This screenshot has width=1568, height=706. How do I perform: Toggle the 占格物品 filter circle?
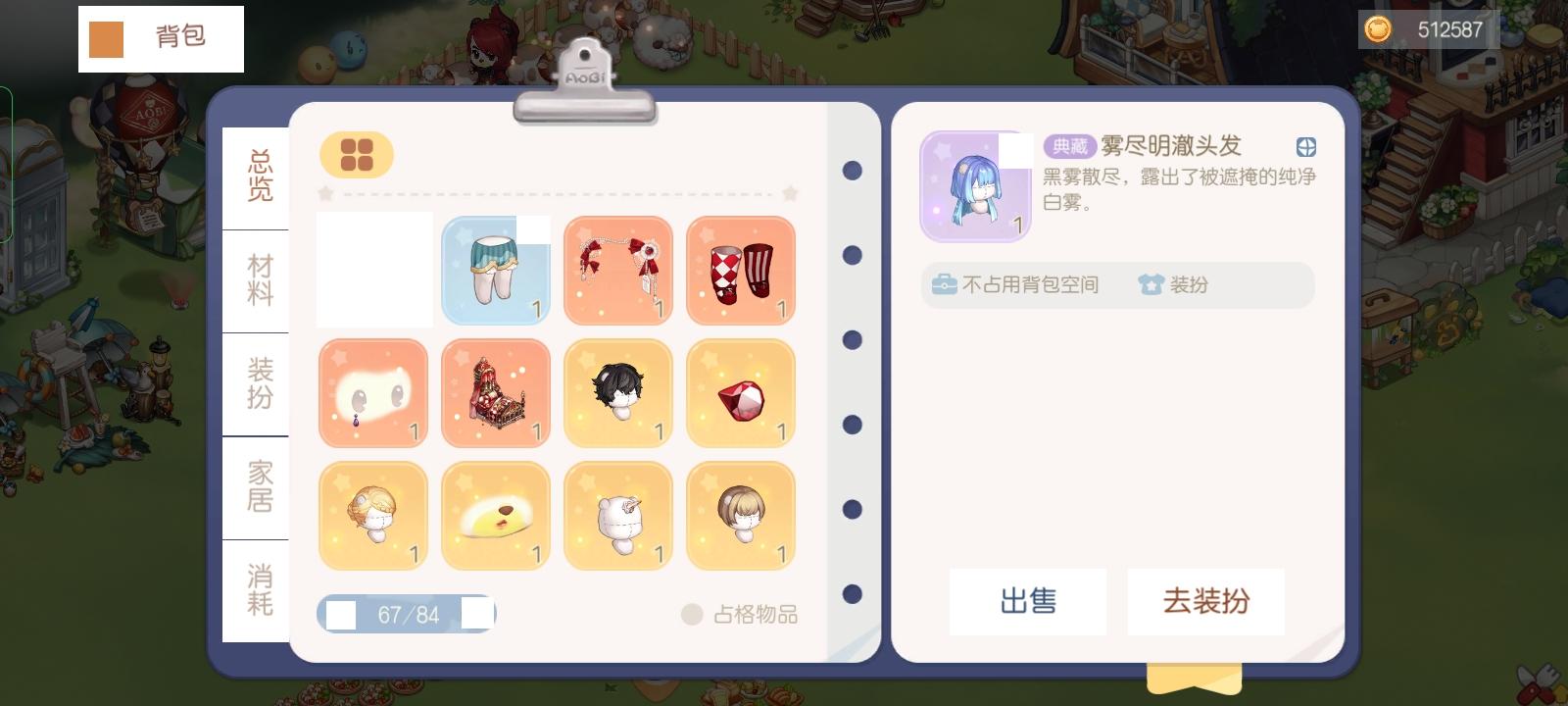tap(692, 615)
